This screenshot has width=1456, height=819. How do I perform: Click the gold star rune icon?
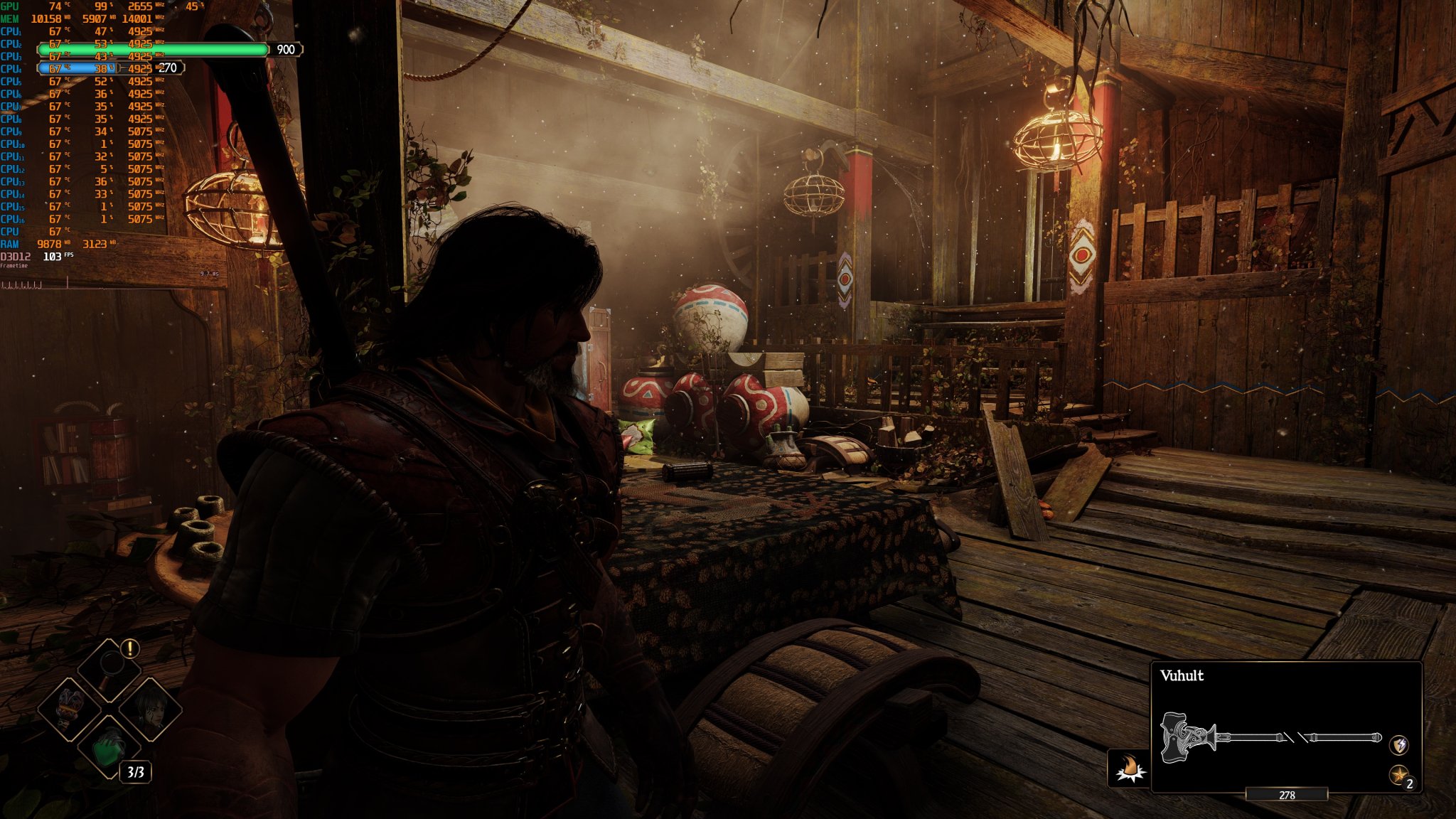coord(1399,775)
